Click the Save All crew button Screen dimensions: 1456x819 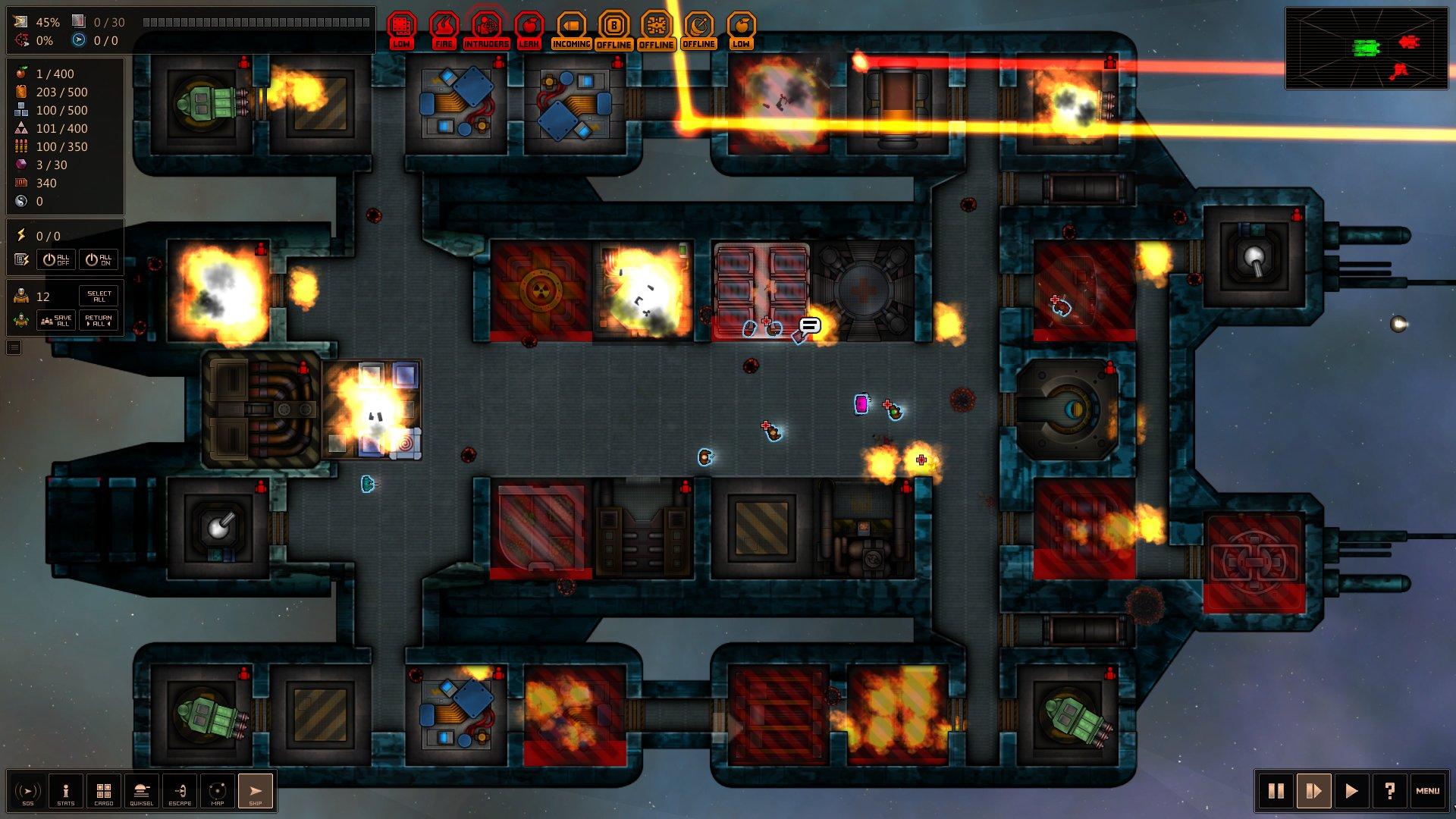[x=56, y=320]
